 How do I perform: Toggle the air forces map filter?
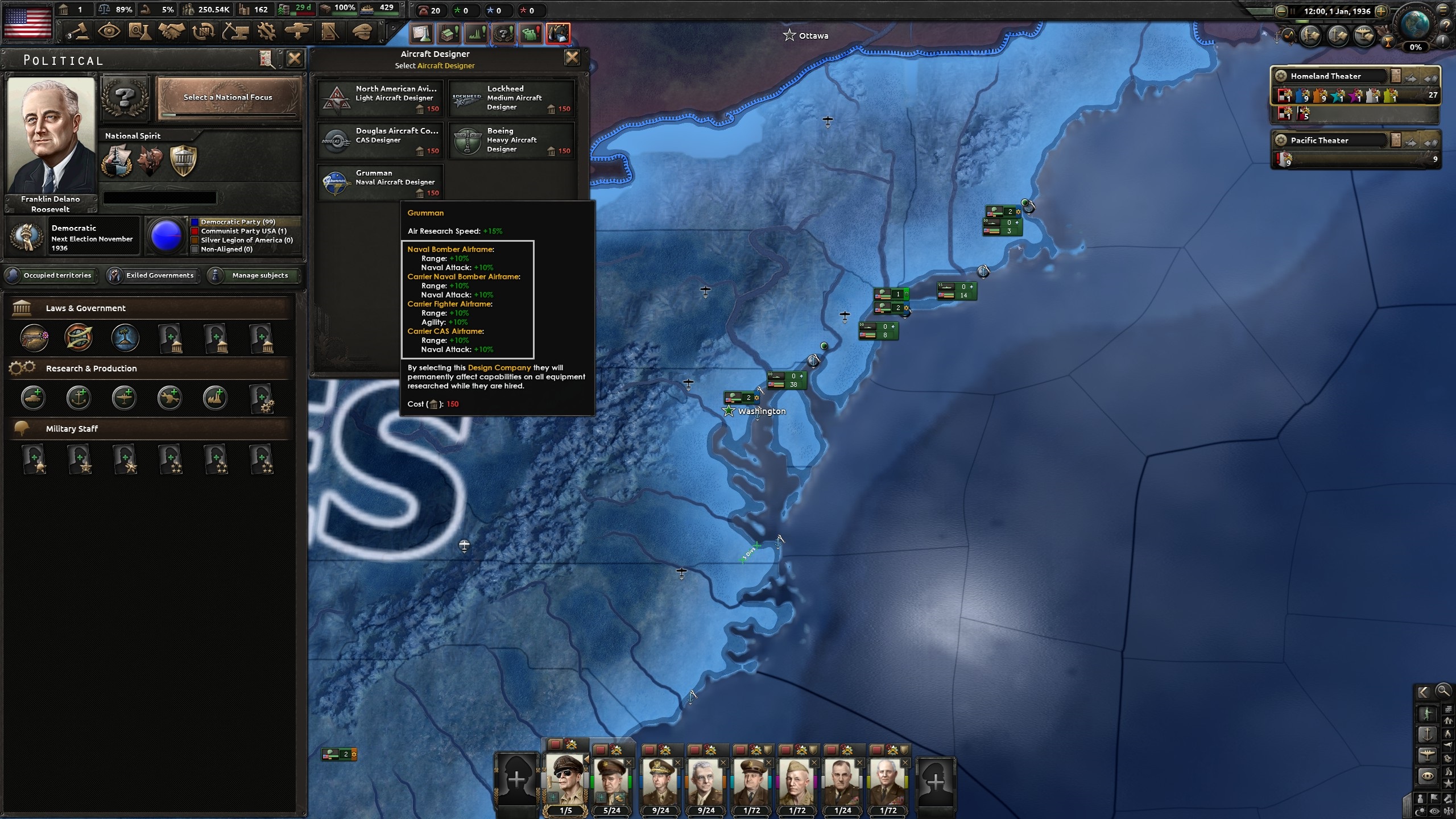coord(1428,754)
